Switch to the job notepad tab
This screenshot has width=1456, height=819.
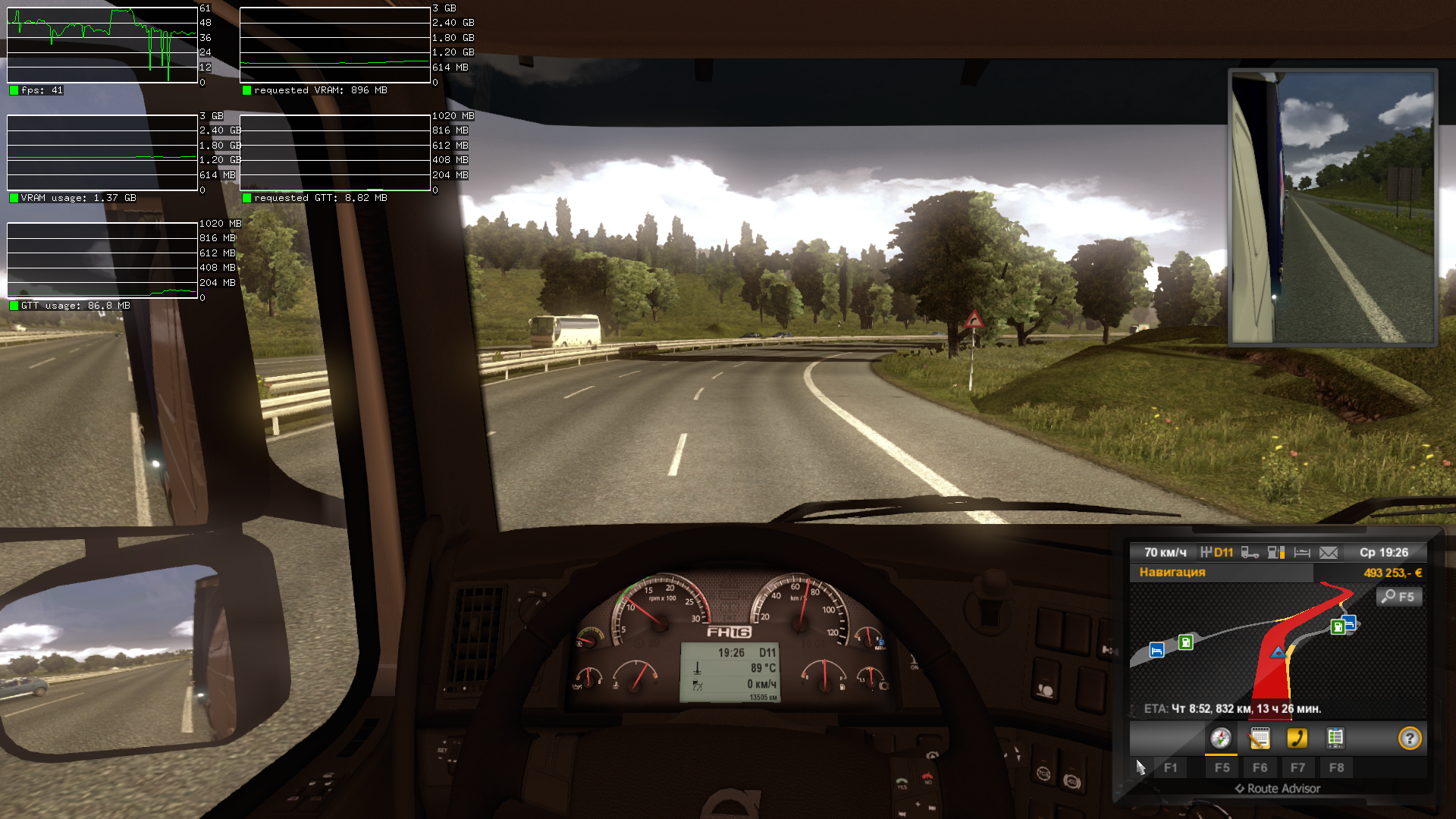[x=1260, y=739]
